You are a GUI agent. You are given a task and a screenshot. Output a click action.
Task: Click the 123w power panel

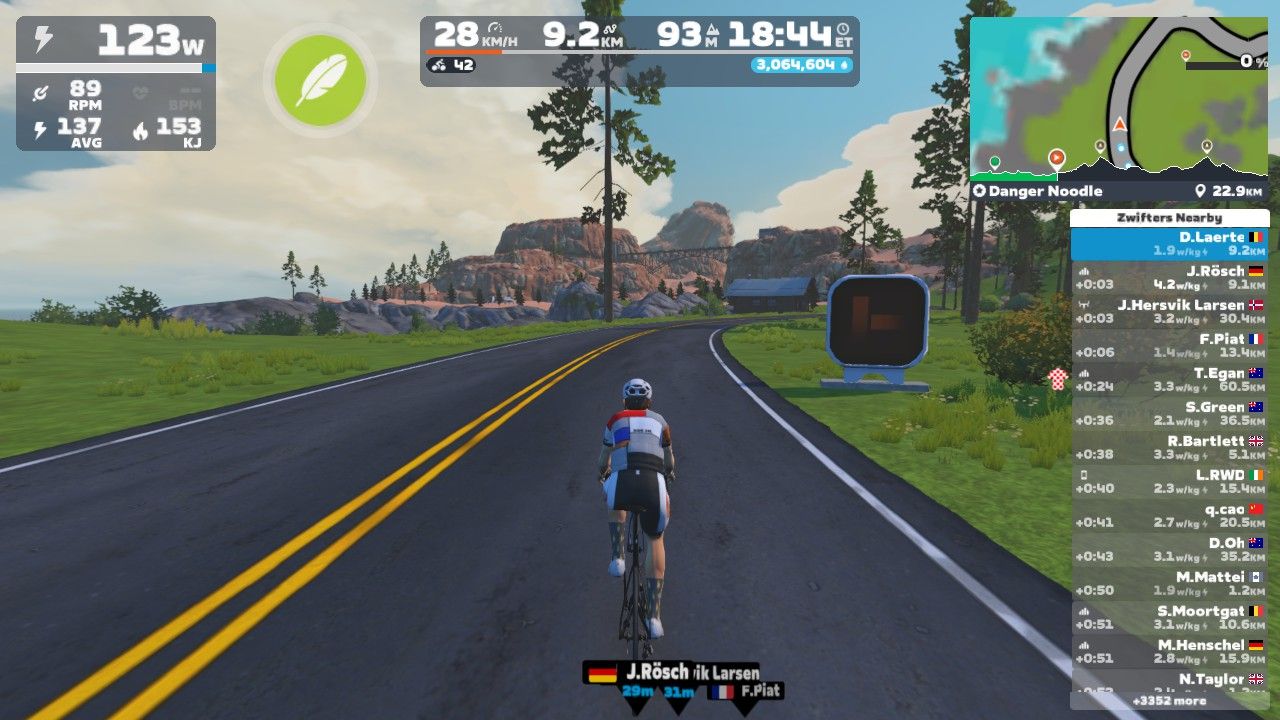tap(115, 84)
